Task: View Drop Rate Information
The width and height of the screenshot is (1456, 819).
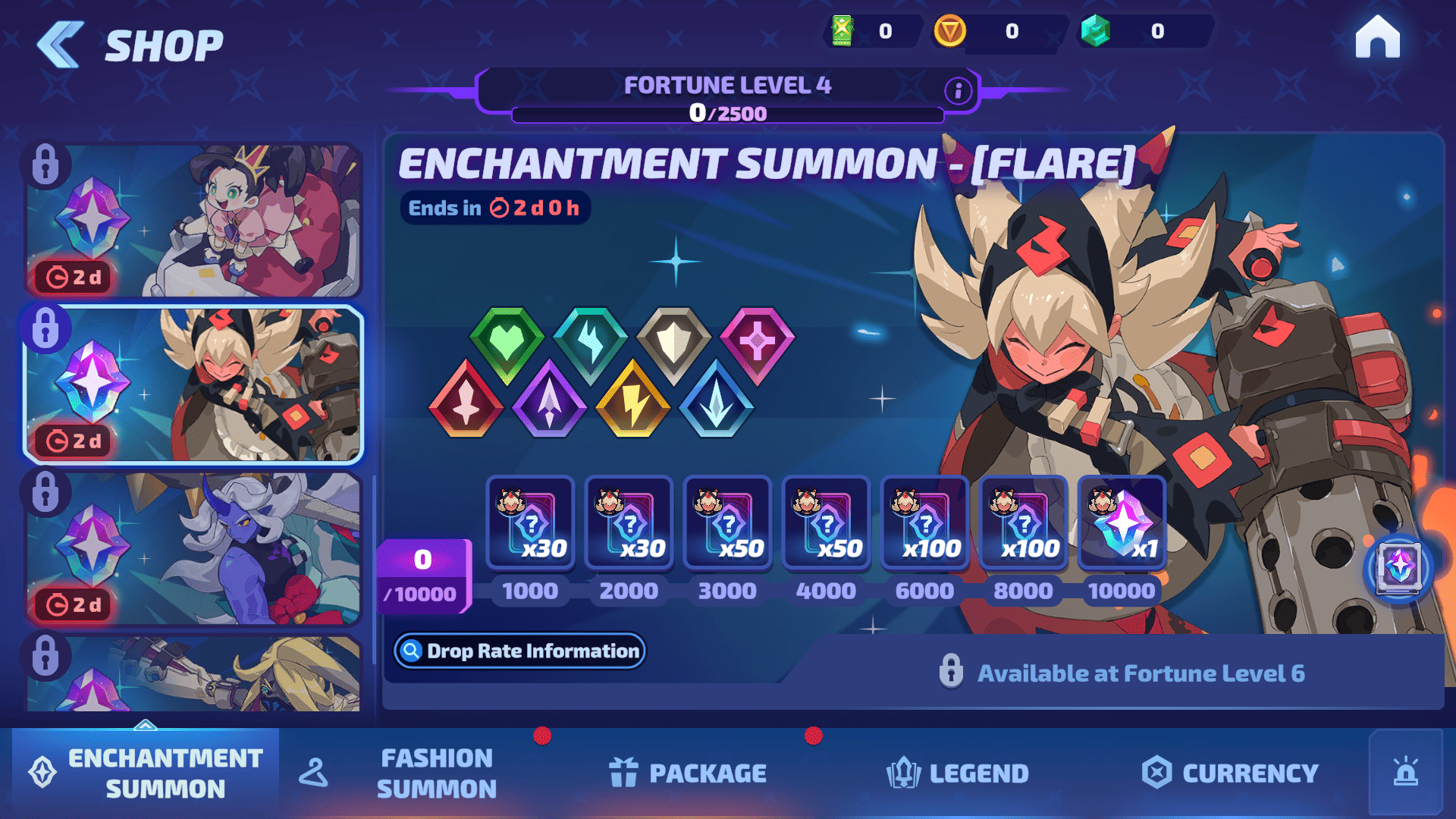Action: tap(519, 651)
